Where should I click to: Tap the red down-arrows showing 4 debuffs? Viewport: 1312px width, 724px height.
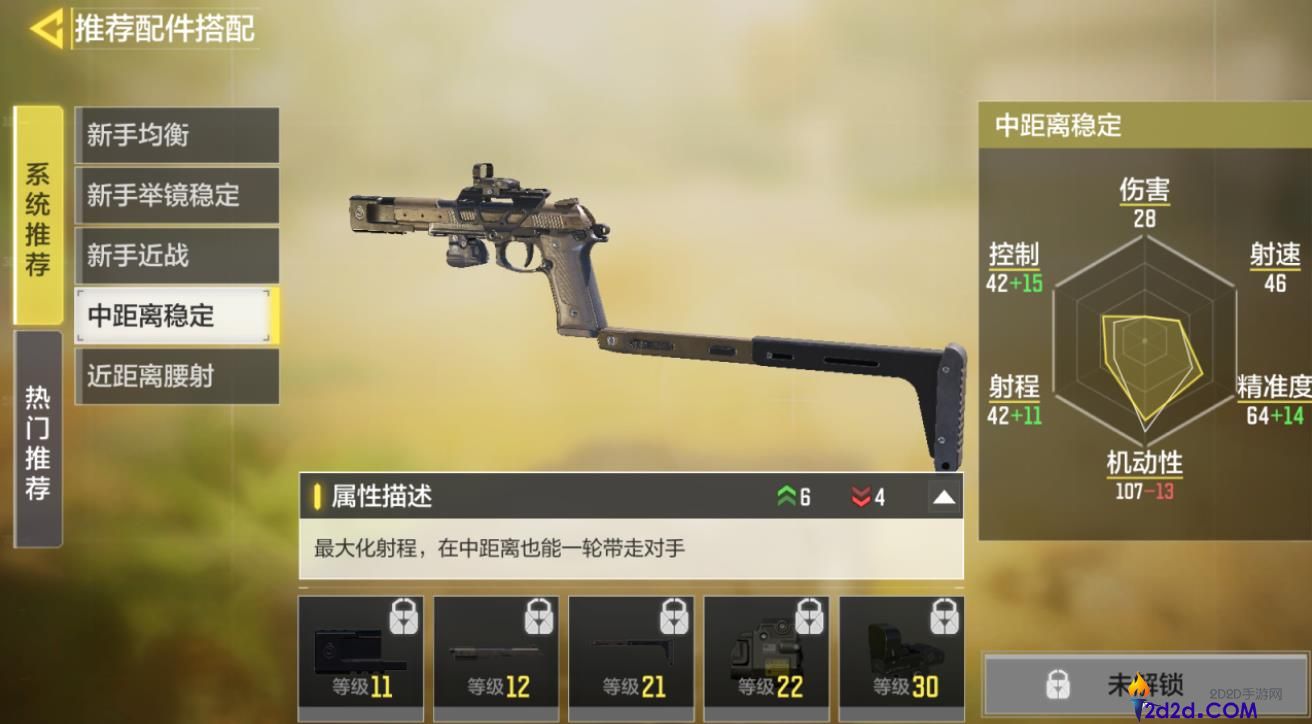[x=864, y=496]
